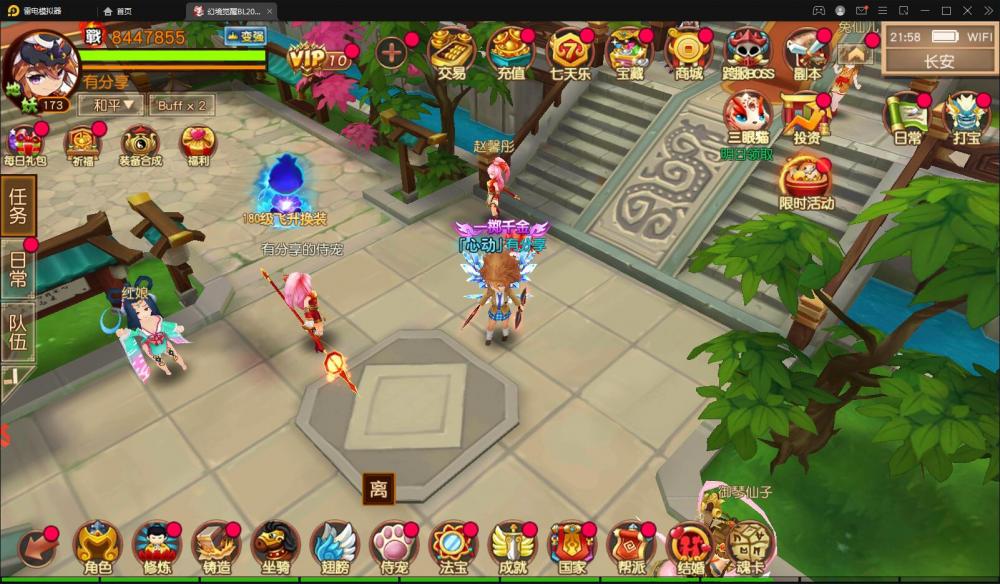Open the 打宝 treasure hunt icon

click(966, 118)
